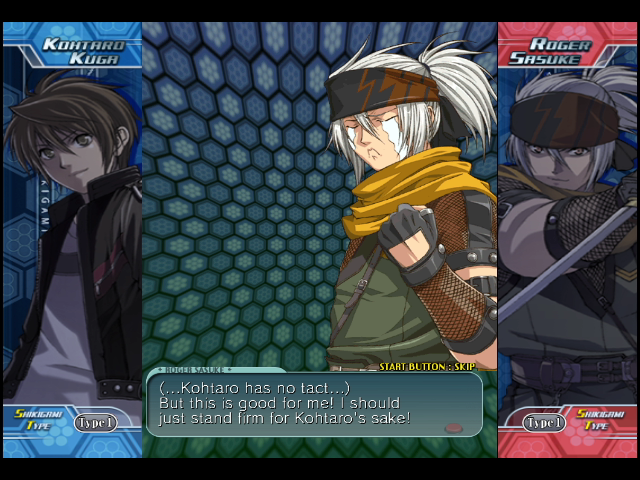Select Kohtaro Kuga's Type 1 badge
Image resolution: width=640 pixels, height=480 pixels.
point(96,422)
